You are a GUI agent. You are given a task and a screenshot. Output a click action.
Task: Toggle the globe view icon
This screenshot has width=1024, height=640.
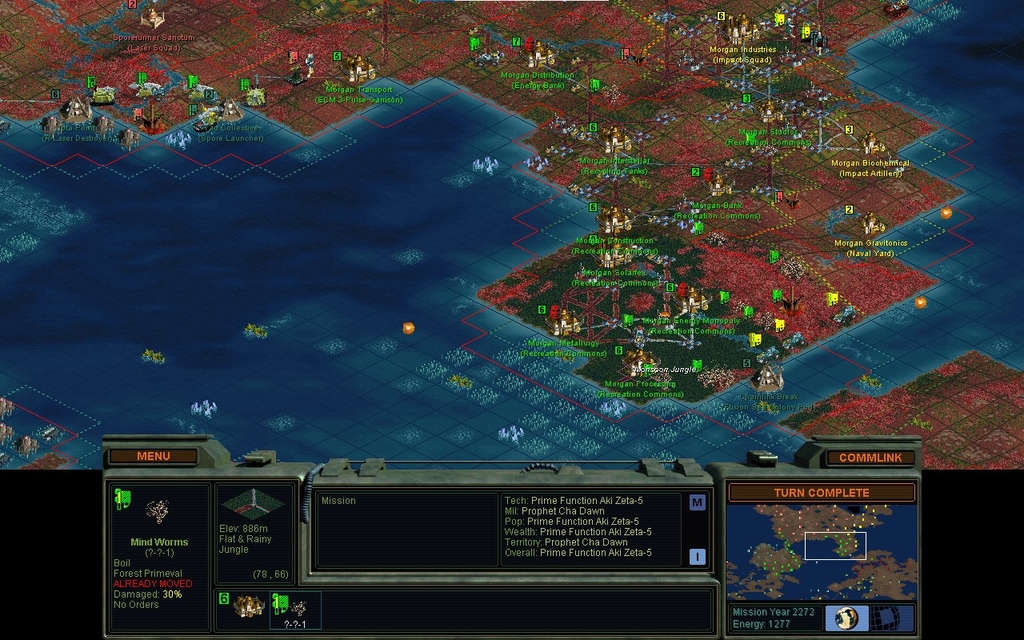(846, 618)
